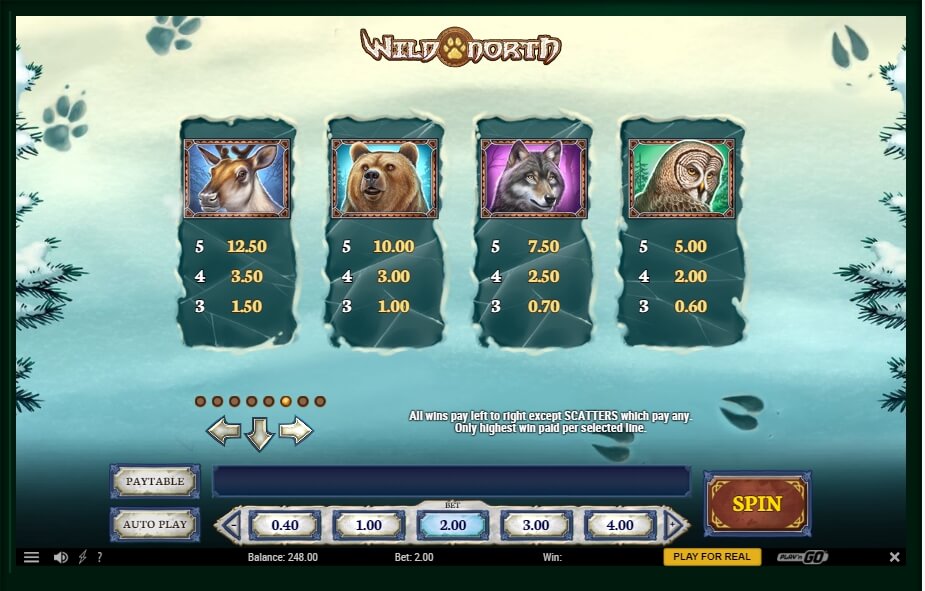Increase bet with the right bet arrow
This screenshot has height=591, width=925.
point(676,525)
